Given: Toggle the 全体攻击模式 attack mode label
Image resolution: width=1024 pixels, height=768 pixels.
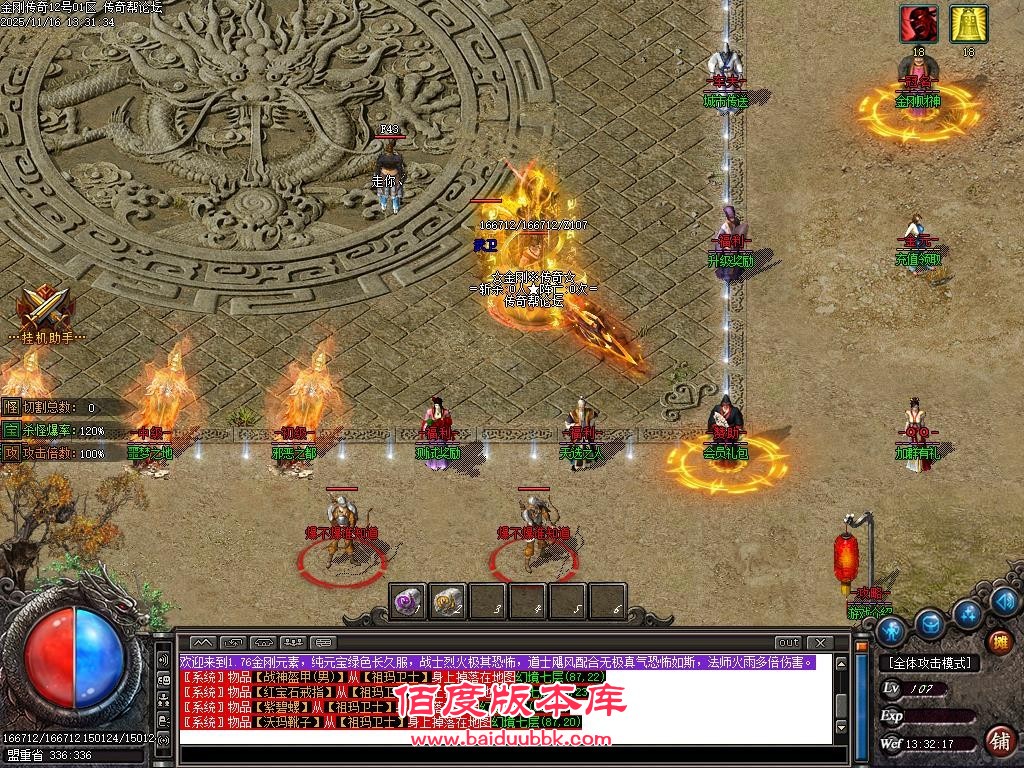Looking at the screenshot, I should pos(929,663).
